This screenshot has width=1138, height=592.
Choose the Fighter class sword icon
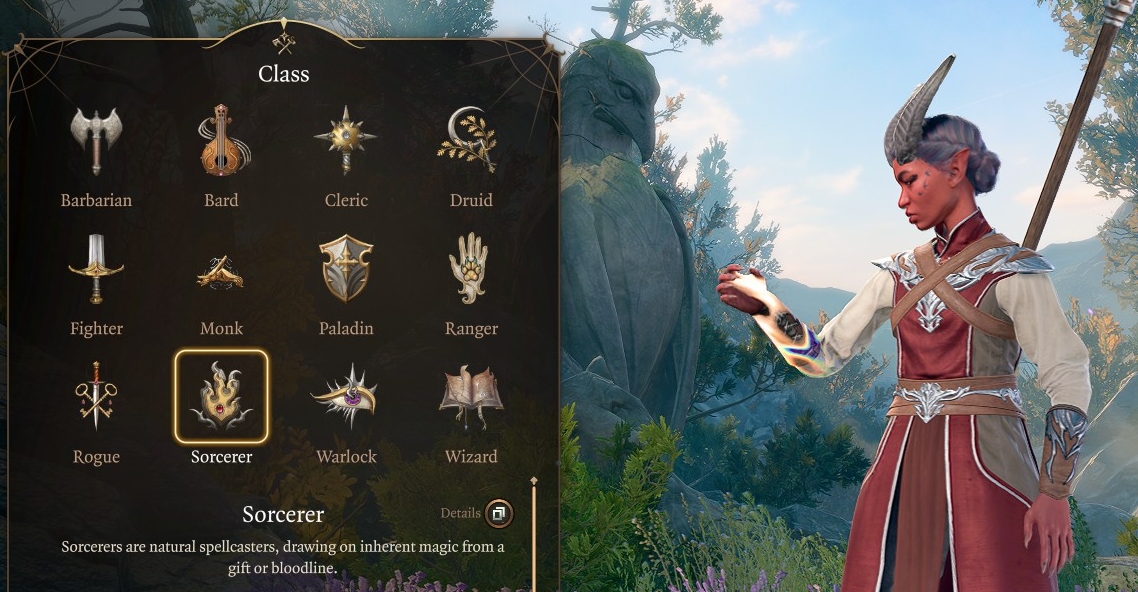96,269
